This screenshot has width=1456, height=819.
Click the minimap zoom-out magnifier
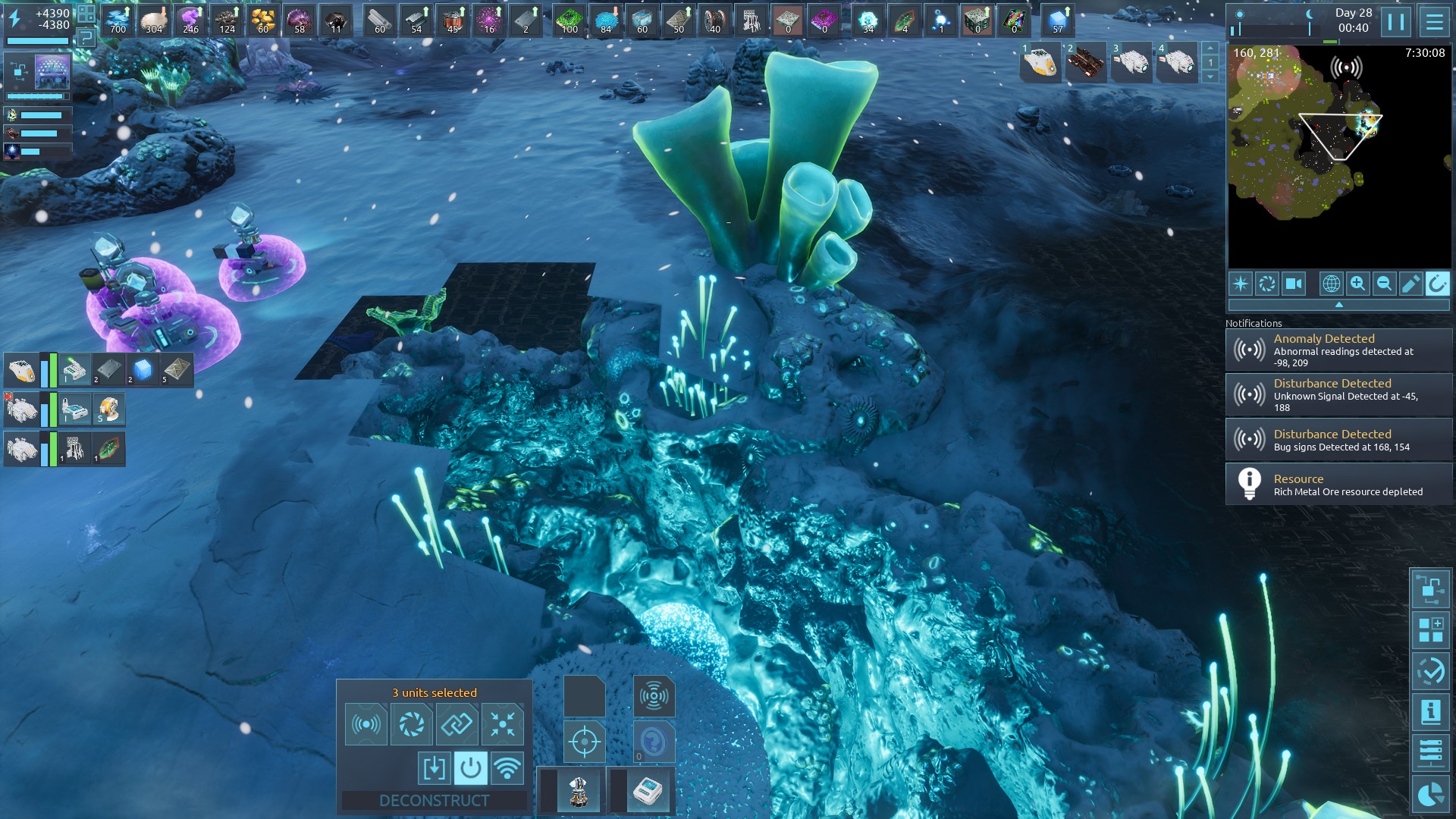1384,284
